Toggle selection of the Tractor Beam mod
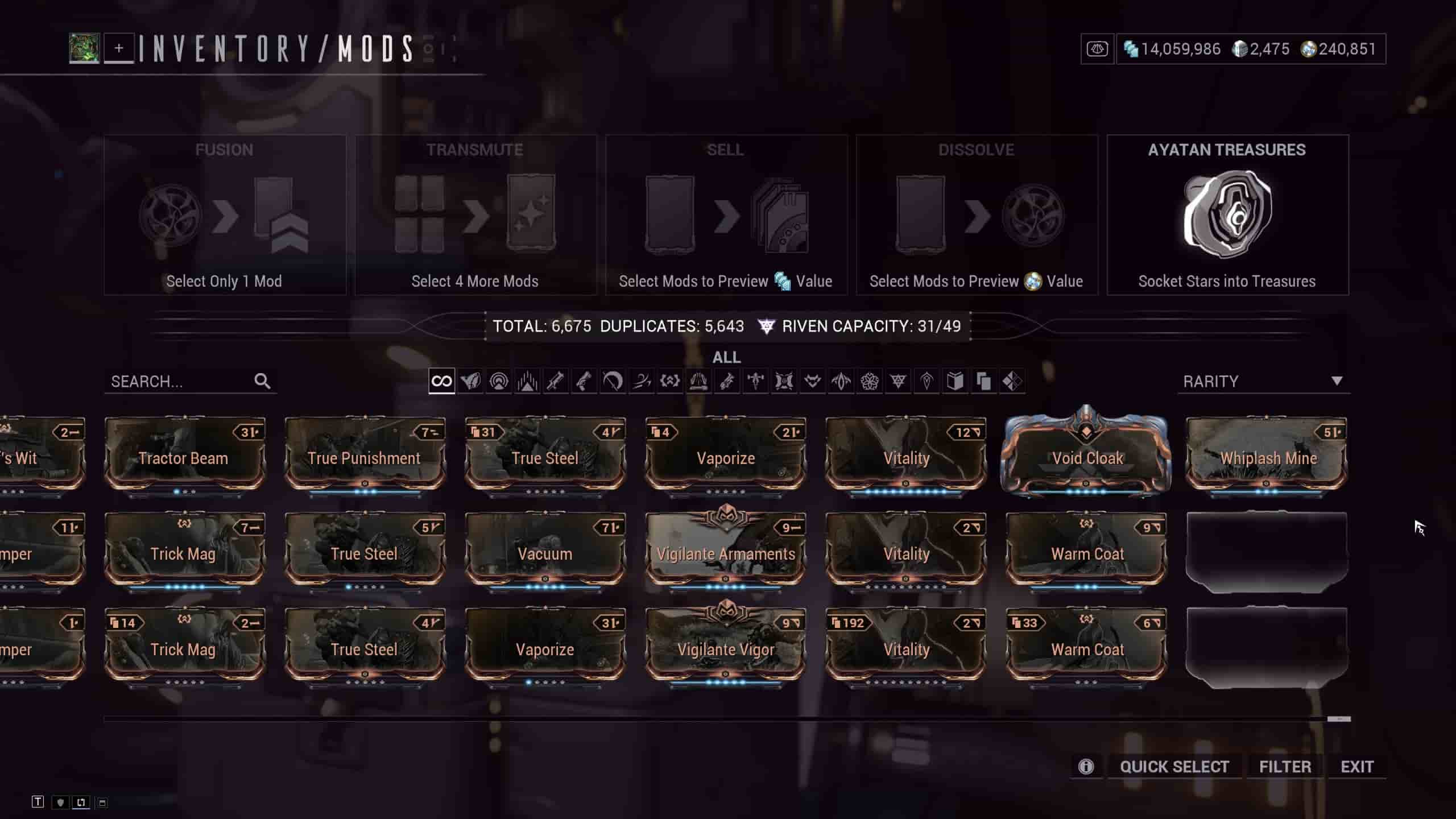This screenshot has width=1456, height=819. tap(183, 458)
